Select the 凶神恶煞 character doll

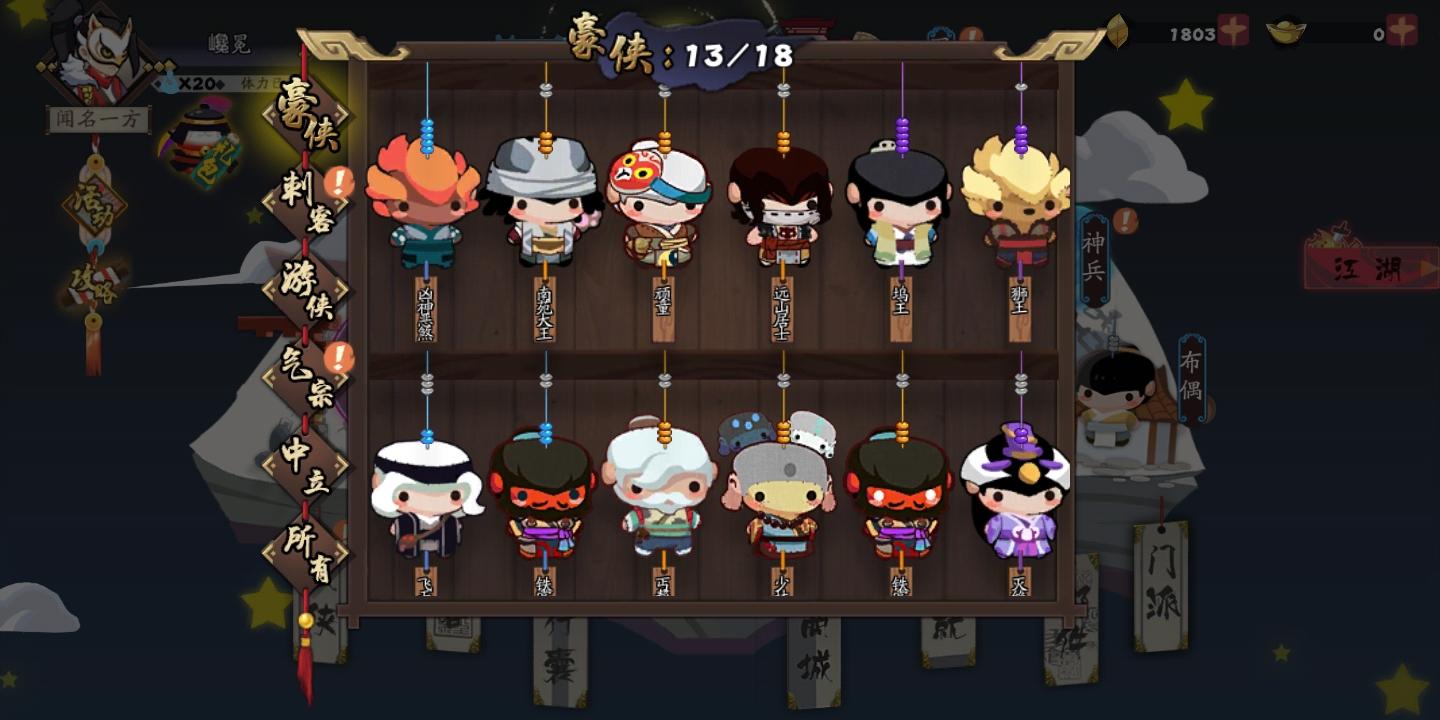(x=425, y=200)
